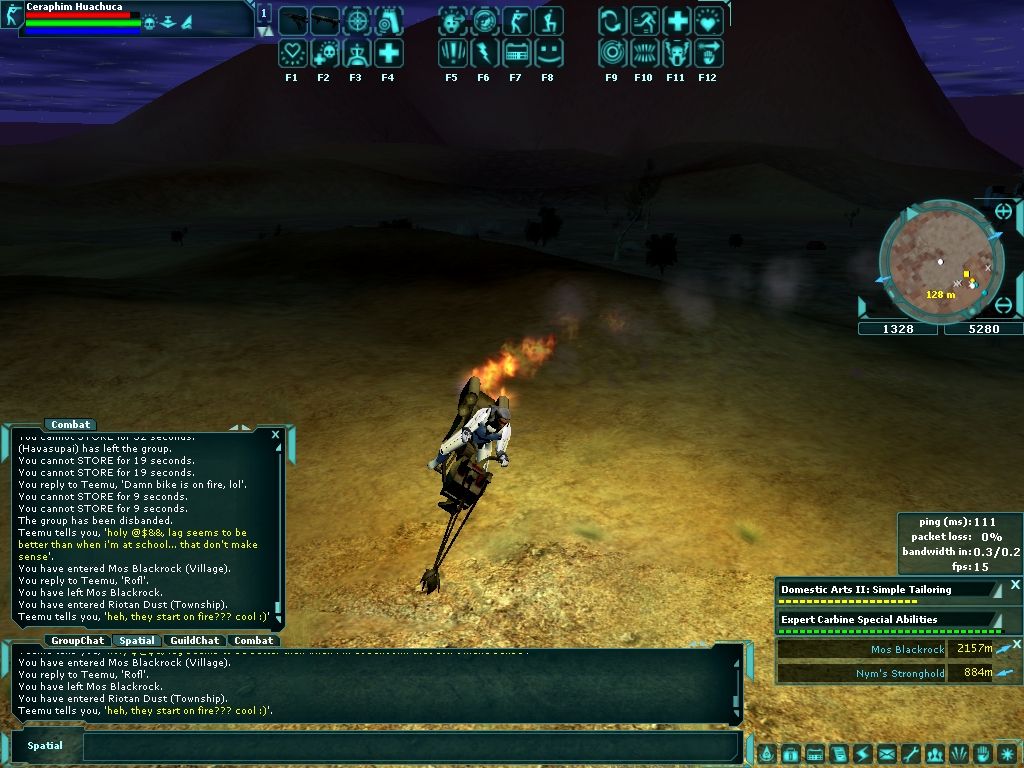This screenshot has width=1024, height=768.
Task: Open the wrench options menu icon
Action: (x=910, y=753)
